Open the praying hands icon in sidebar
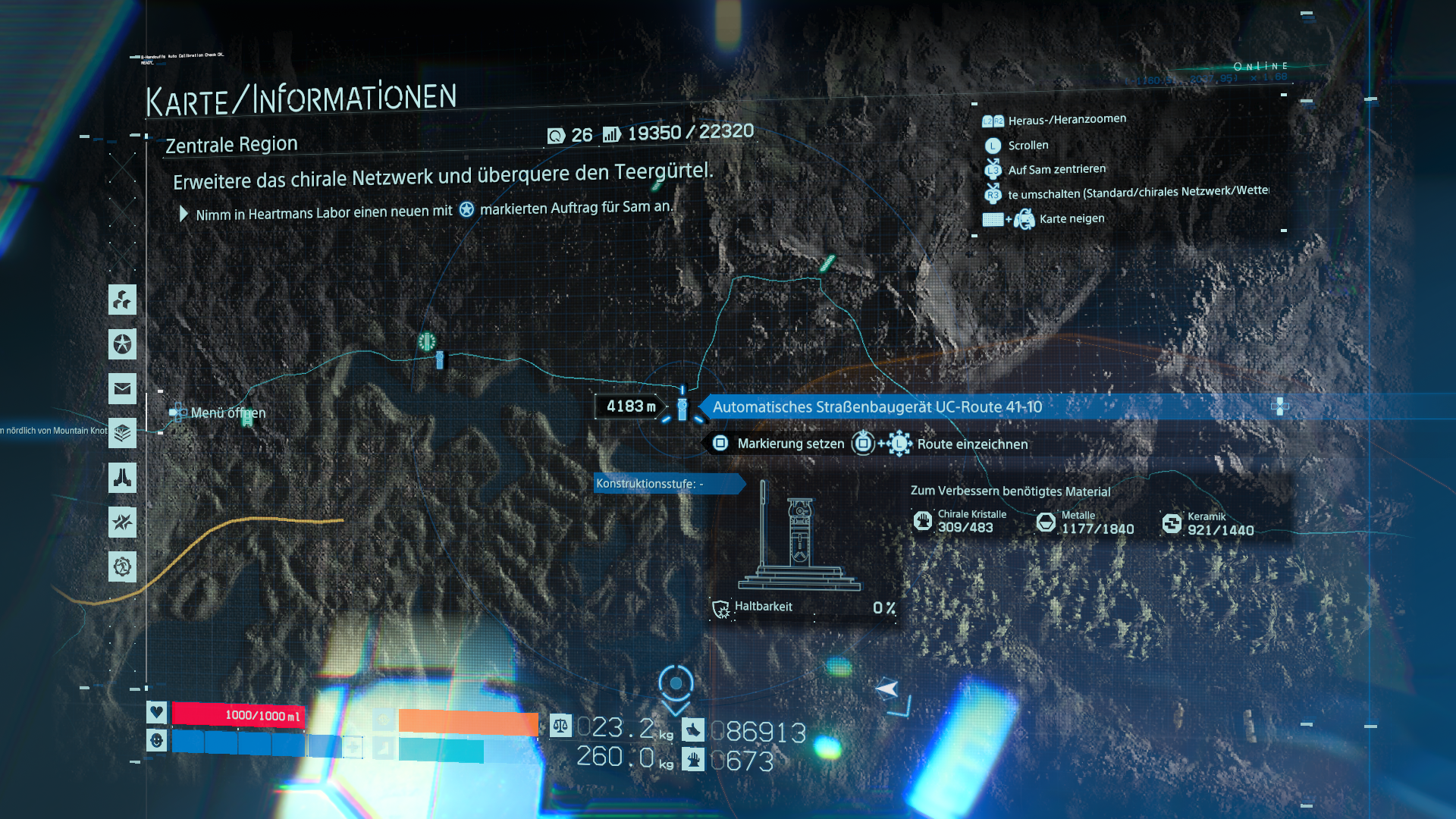Image resolution: width=1456 pixels, height=819 pixels. (x=122, y=478)
